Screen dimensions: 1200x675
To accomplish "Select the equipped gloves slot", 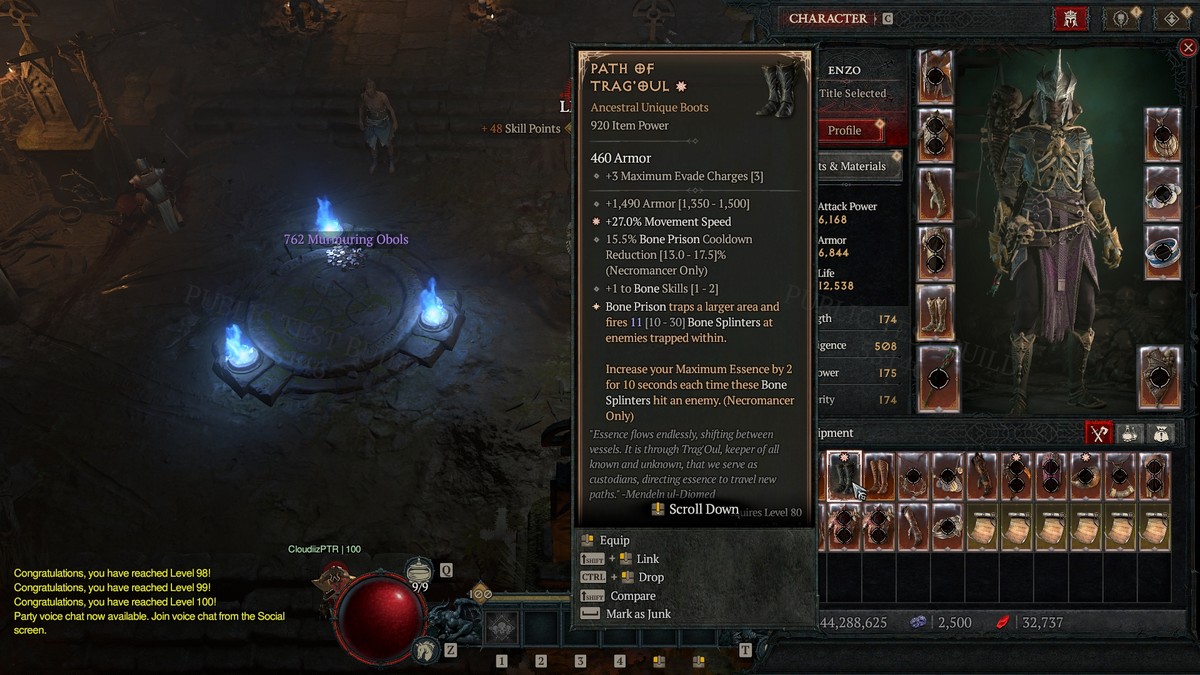I will [x=937, y=195].
